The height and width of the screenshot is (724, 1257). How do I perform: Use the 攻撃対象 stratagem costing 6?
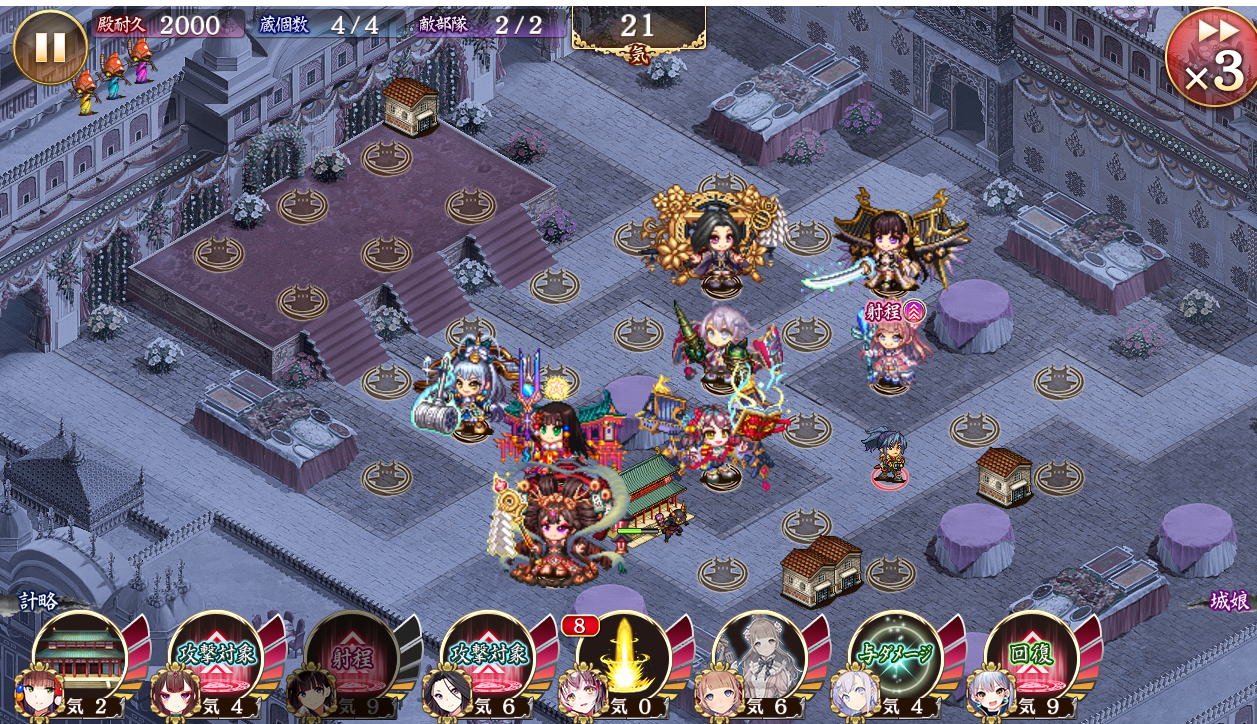click(x=488, y=655)
